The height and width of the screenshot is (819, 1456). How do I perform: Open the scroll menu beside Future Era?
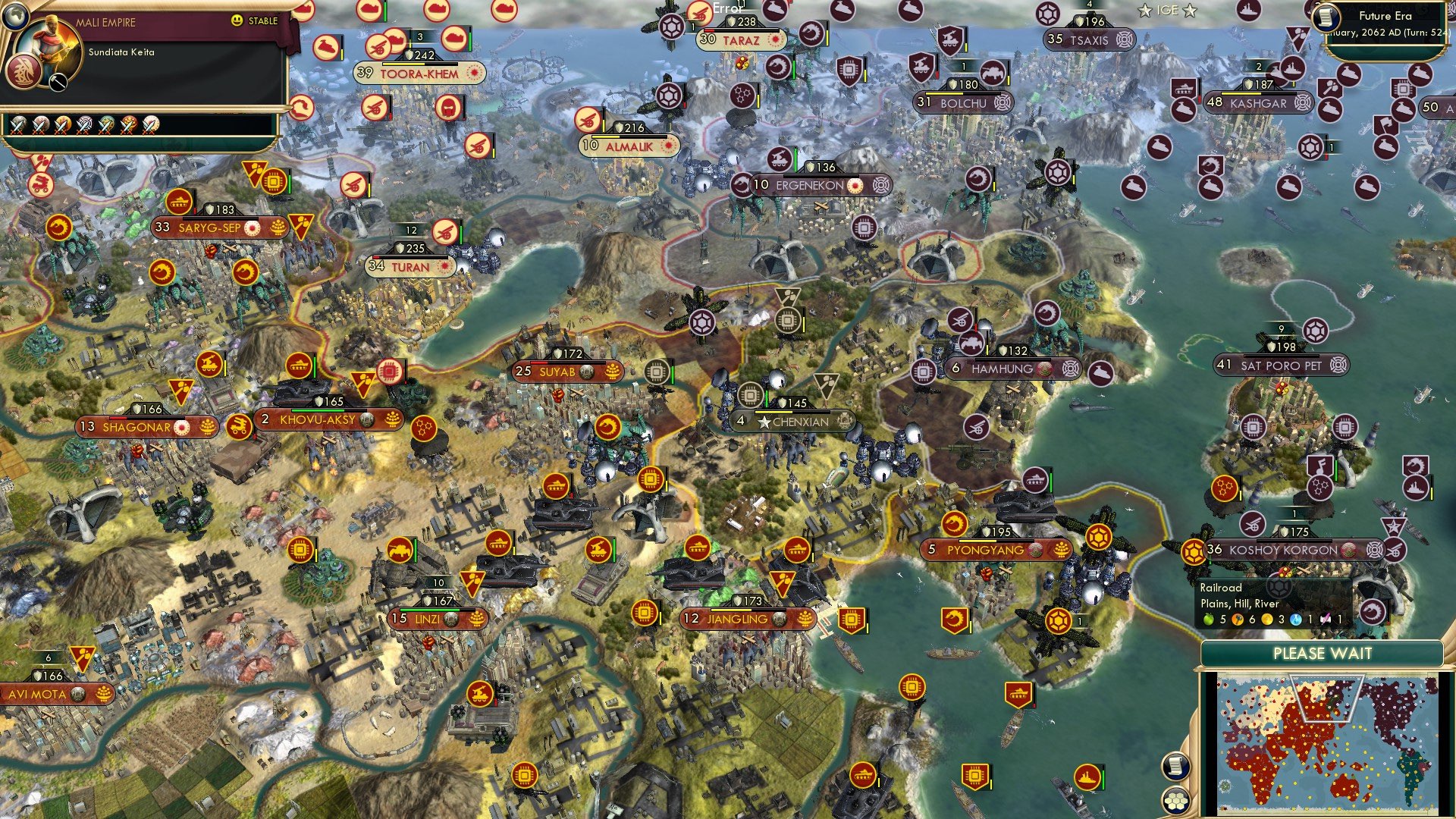[x=1326, y=17]
